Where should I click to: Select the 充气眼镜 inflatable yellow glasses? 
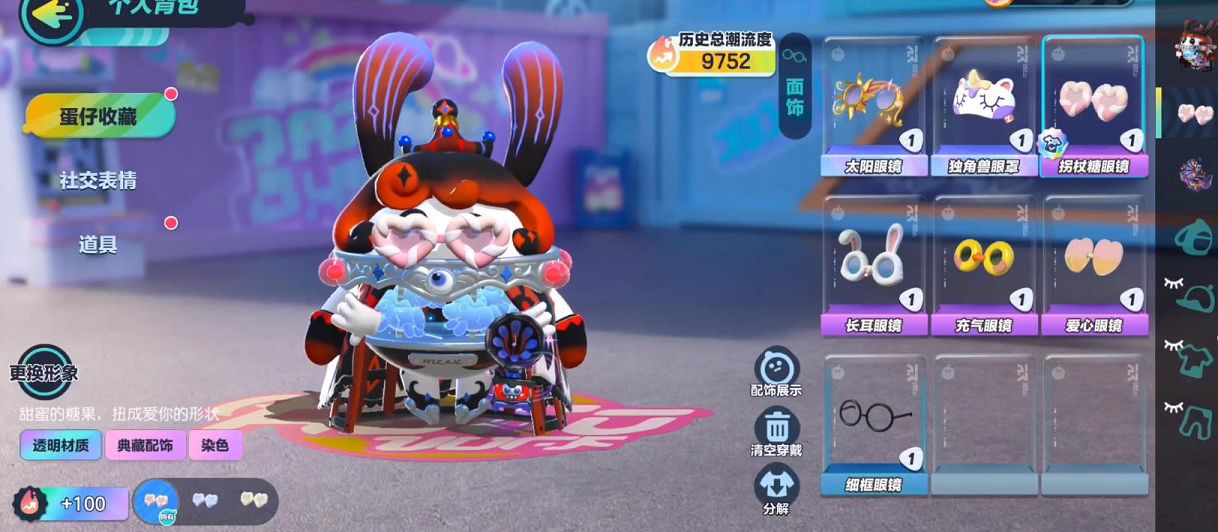tap(983, 265)
